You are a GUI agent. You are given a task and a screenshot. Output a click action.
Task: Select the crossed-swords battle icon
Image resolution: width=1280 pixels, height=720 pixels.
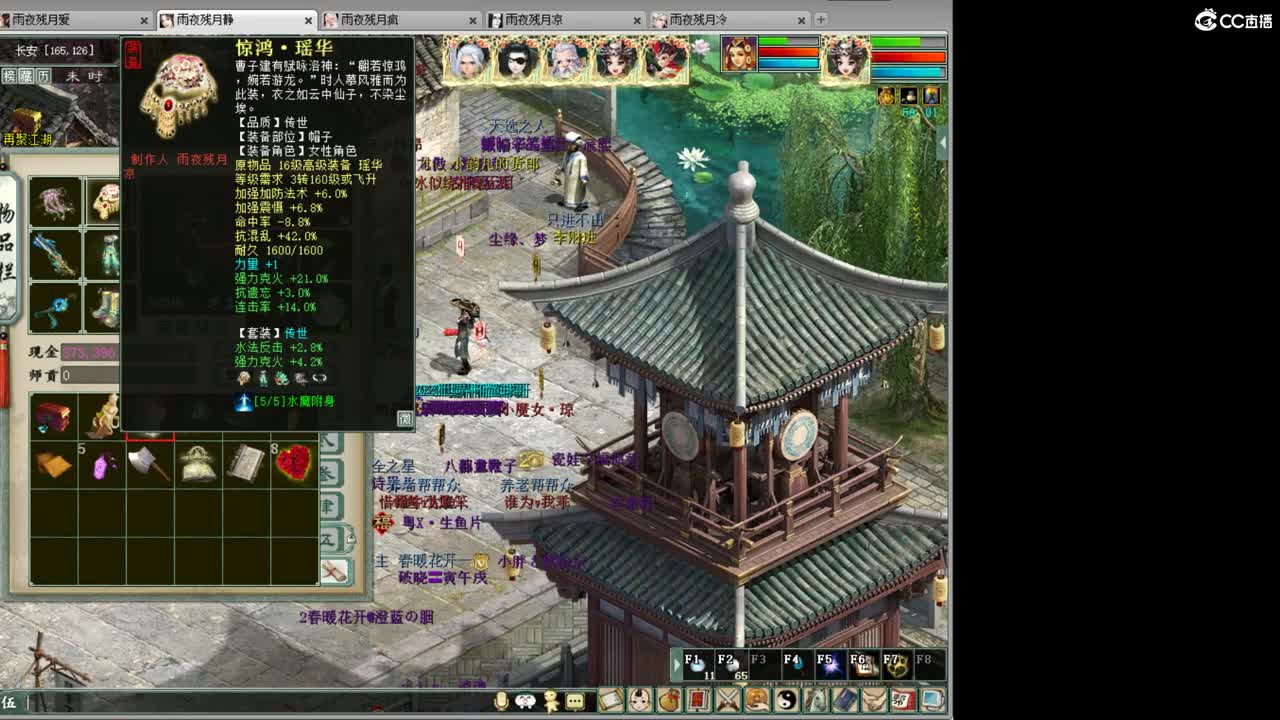729,700
